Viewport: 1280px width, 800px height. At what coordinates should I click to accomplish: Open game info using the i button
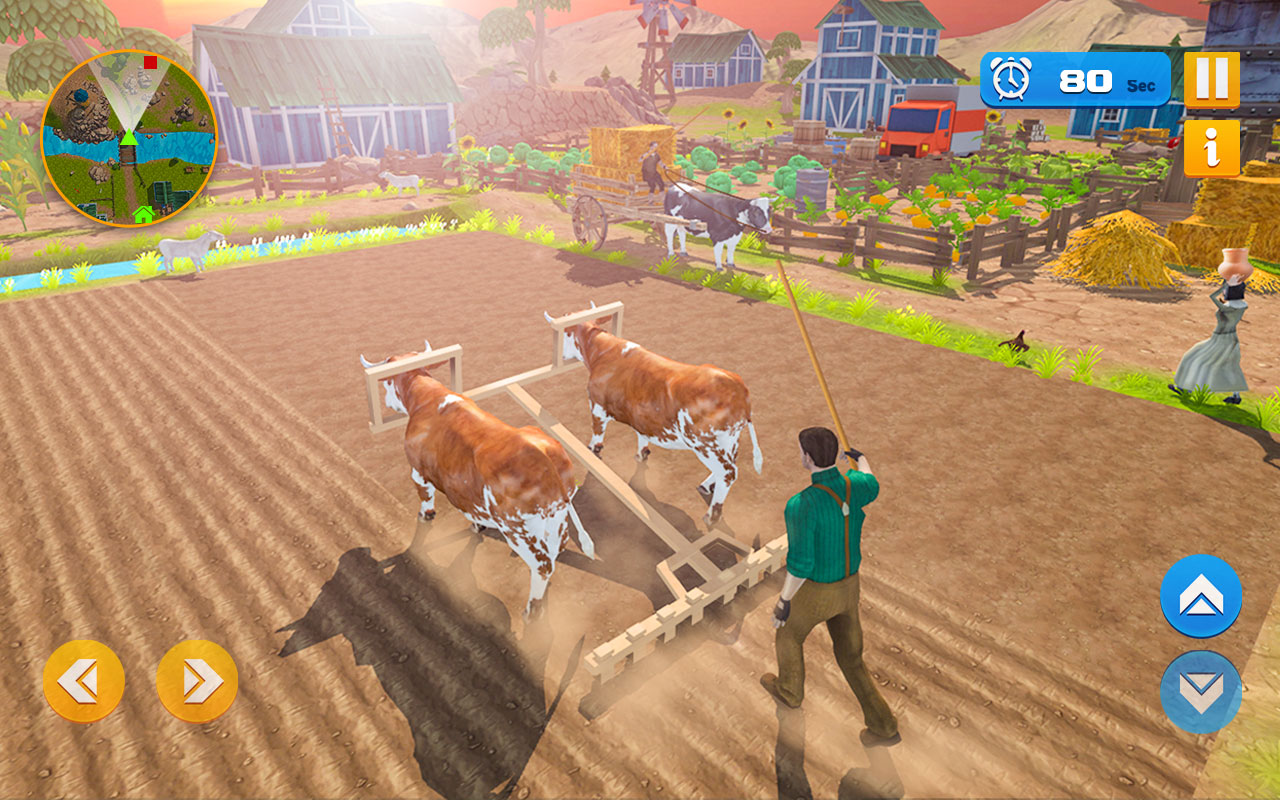(x=1212, y=146)
